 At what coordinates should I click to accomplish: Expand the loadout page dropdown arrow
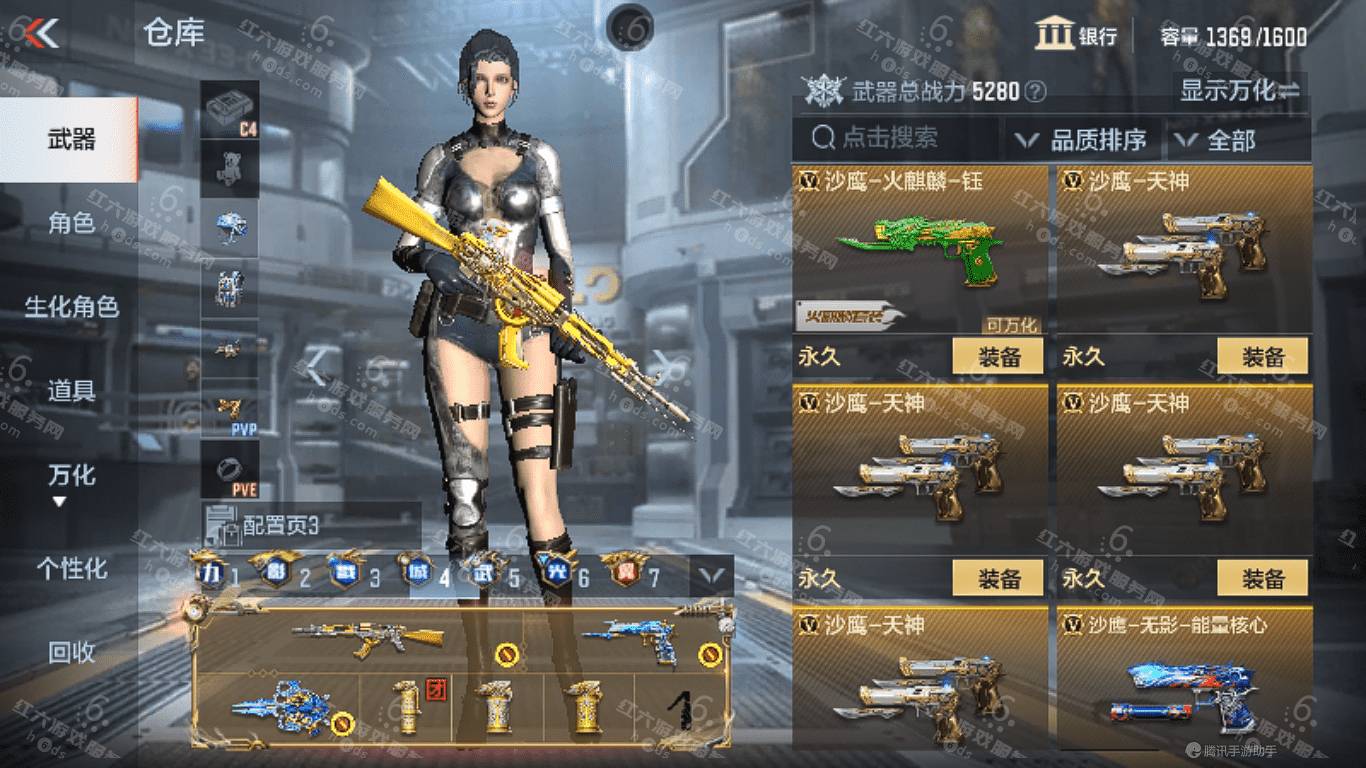[712, 575]
